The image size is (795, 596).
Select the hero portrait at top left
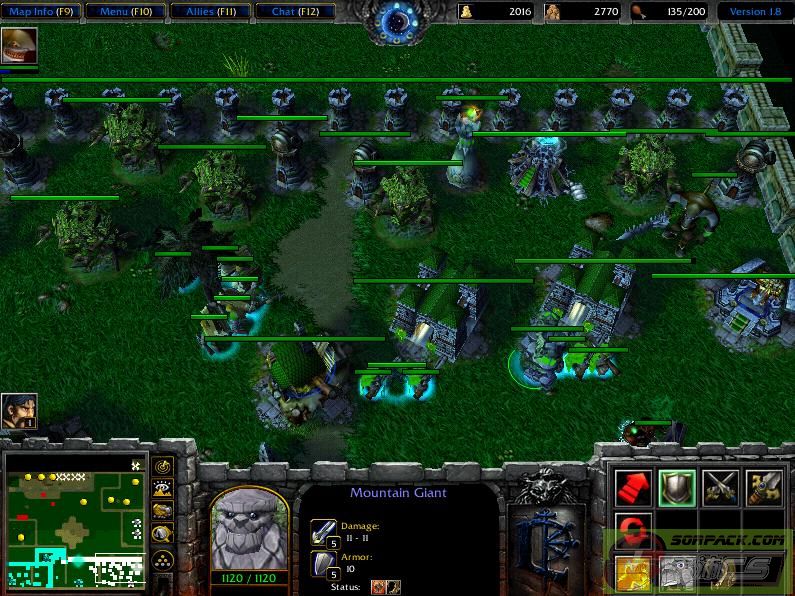tap(19, 45)
